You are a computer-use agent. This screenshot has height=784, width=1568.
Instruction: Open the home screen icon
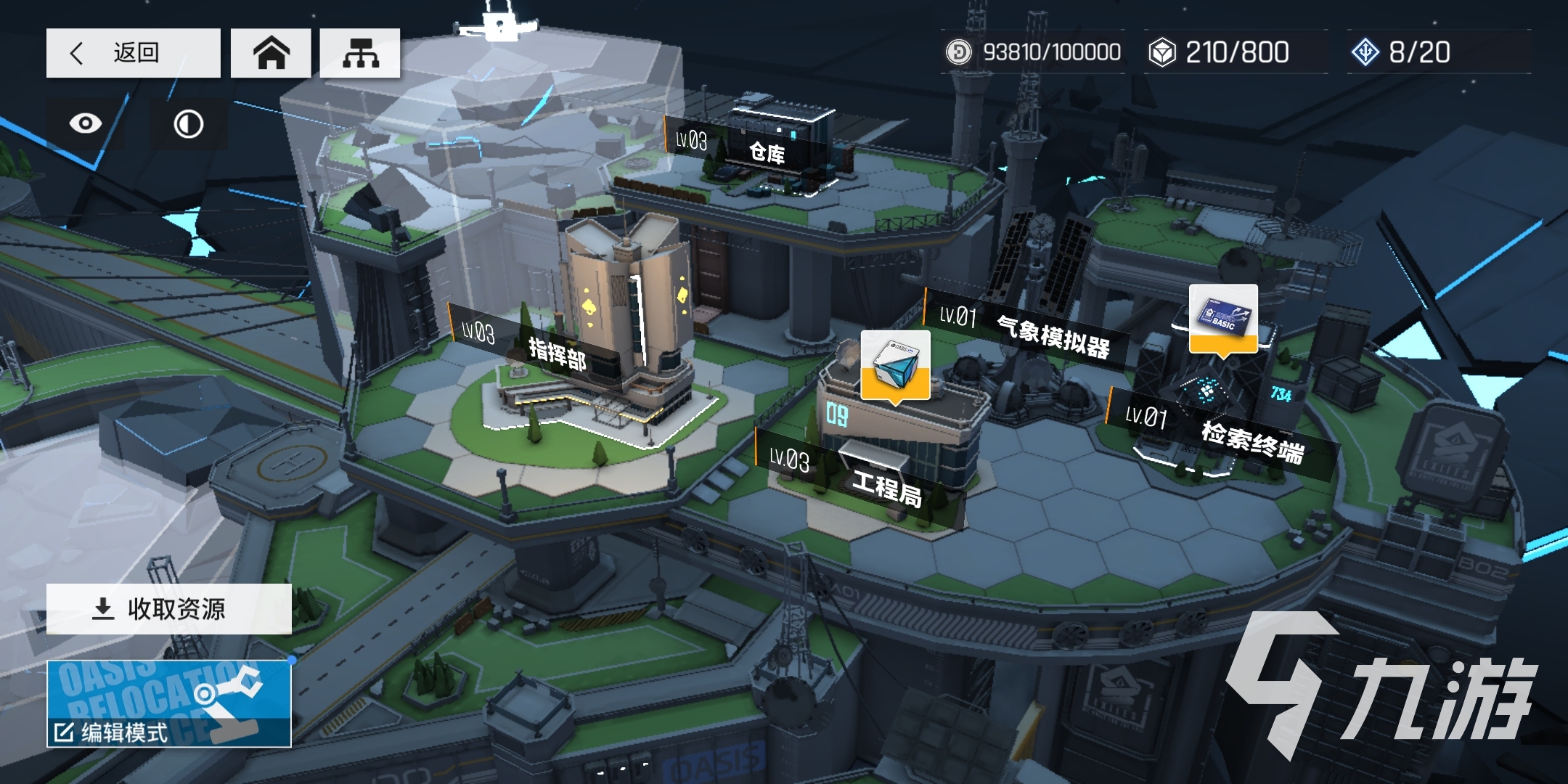click(x=271, y=53)
